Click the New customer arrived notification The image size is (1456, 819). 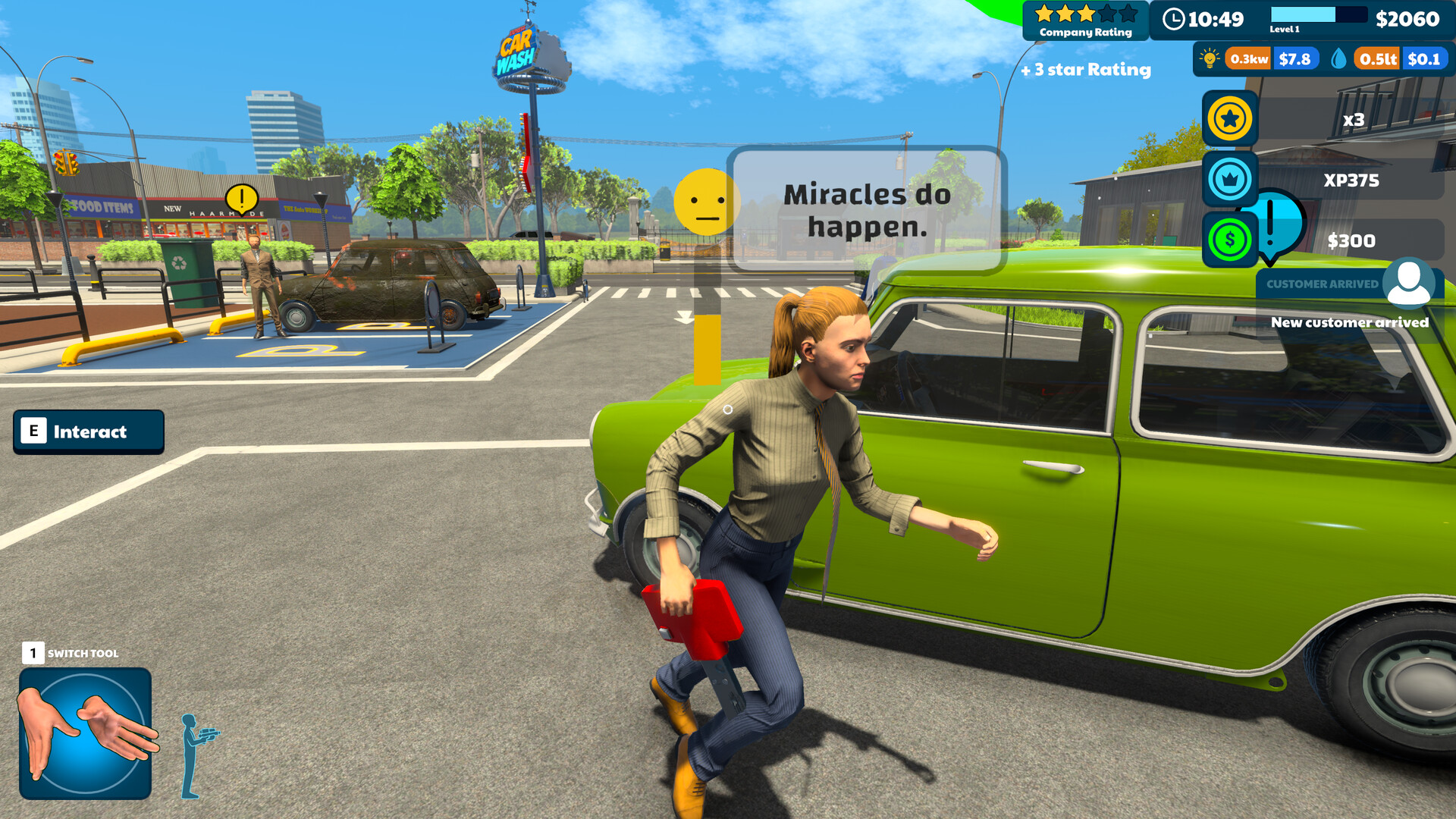[x=1350, y=322]
